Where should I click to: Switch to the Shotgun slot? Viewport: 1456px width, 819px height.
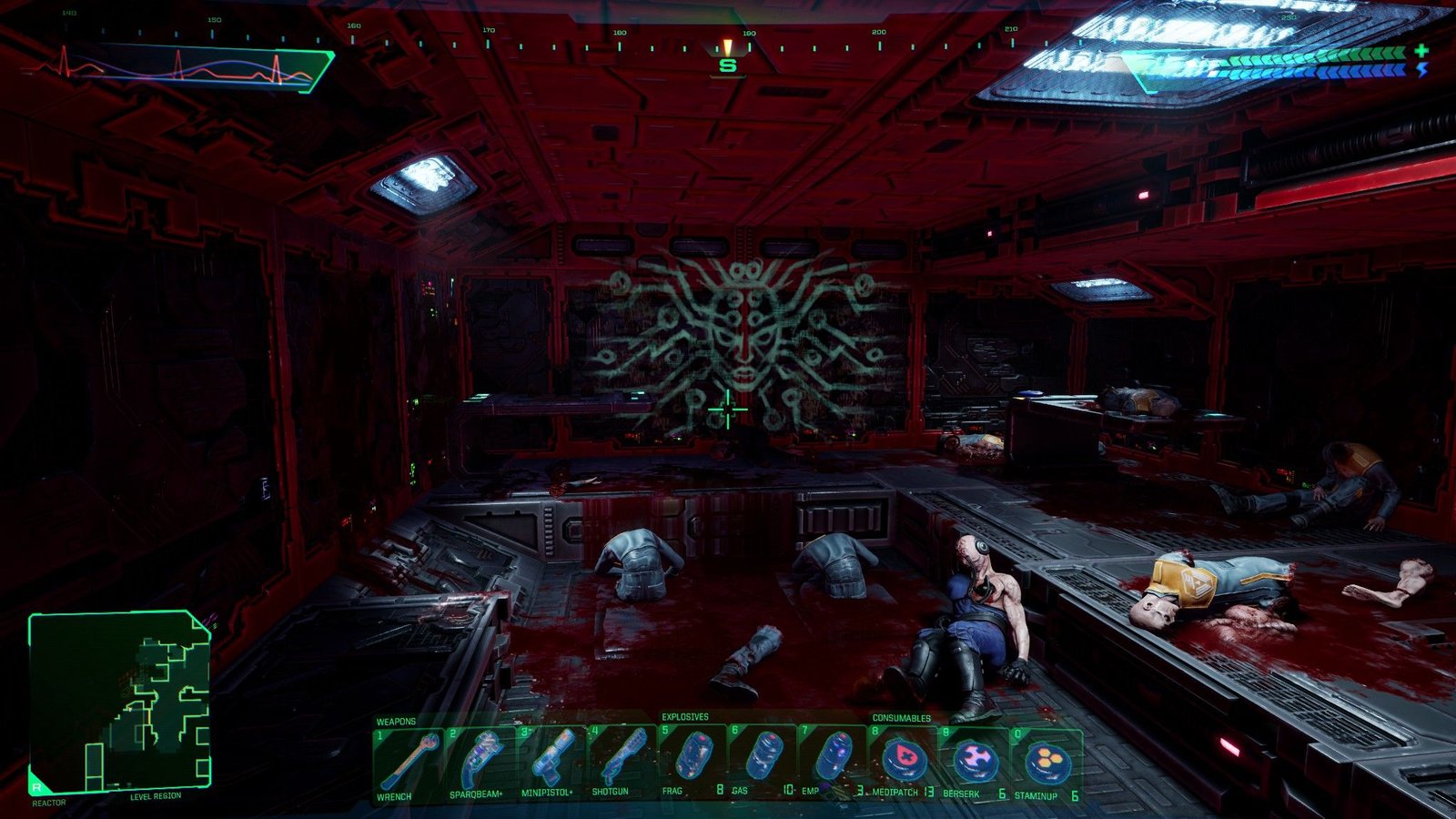tap(621, 761)
